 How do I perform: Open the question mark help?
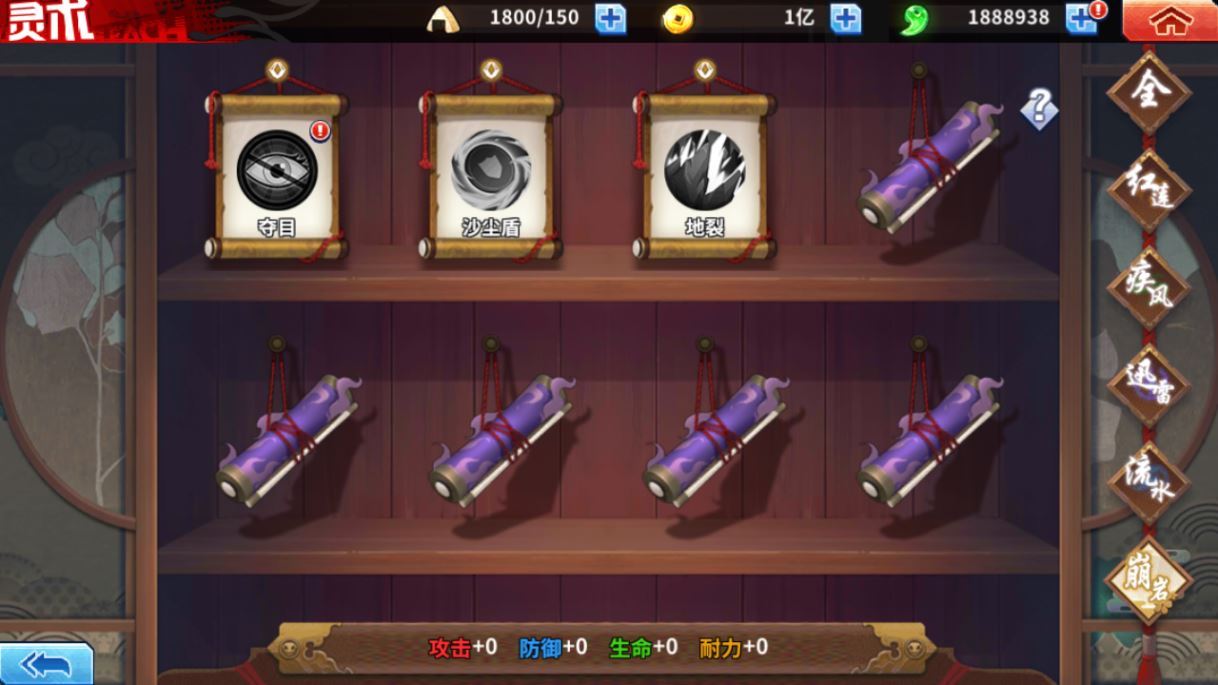coord(1039,108)
